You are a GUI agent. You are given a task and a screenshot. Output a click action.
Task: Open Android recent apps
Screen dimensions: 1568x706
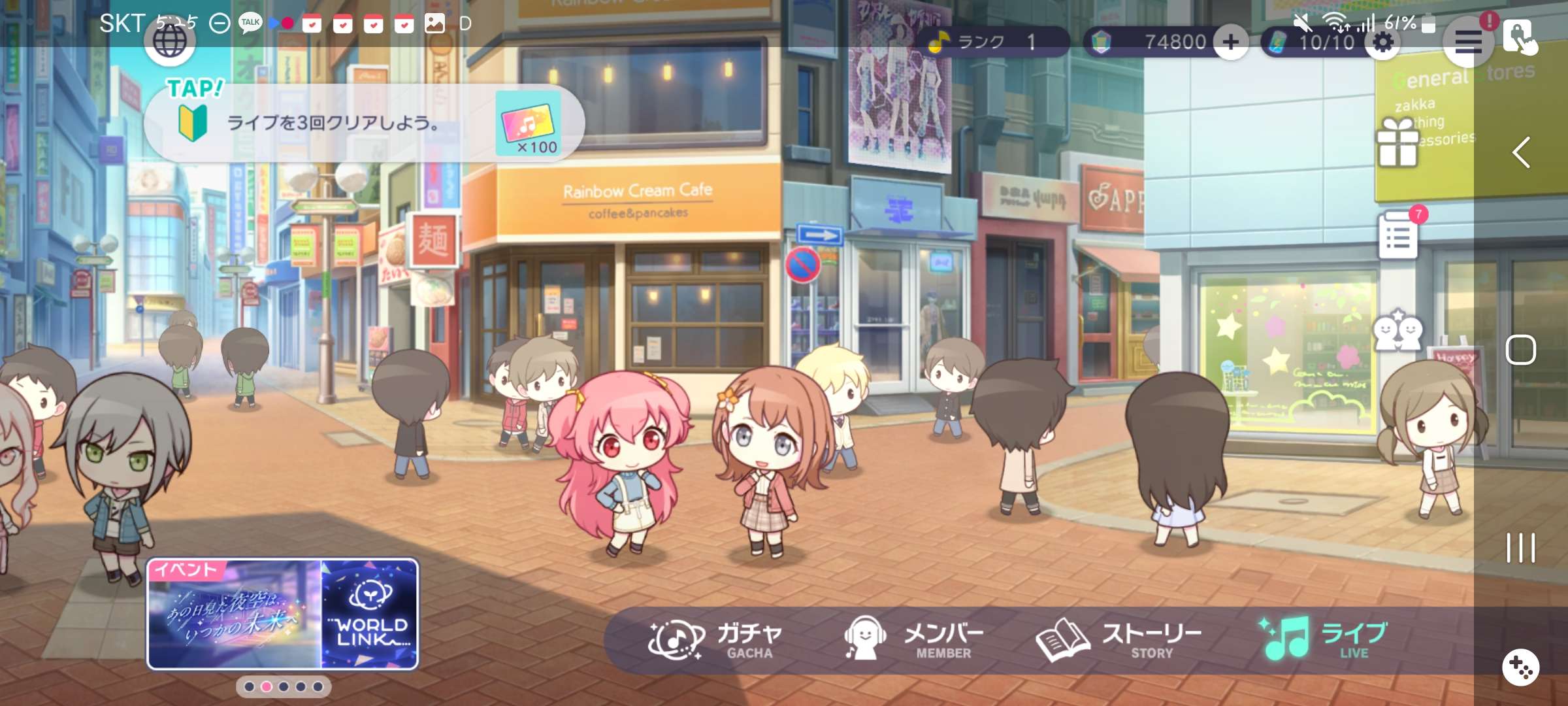[x=1521, y=548]
